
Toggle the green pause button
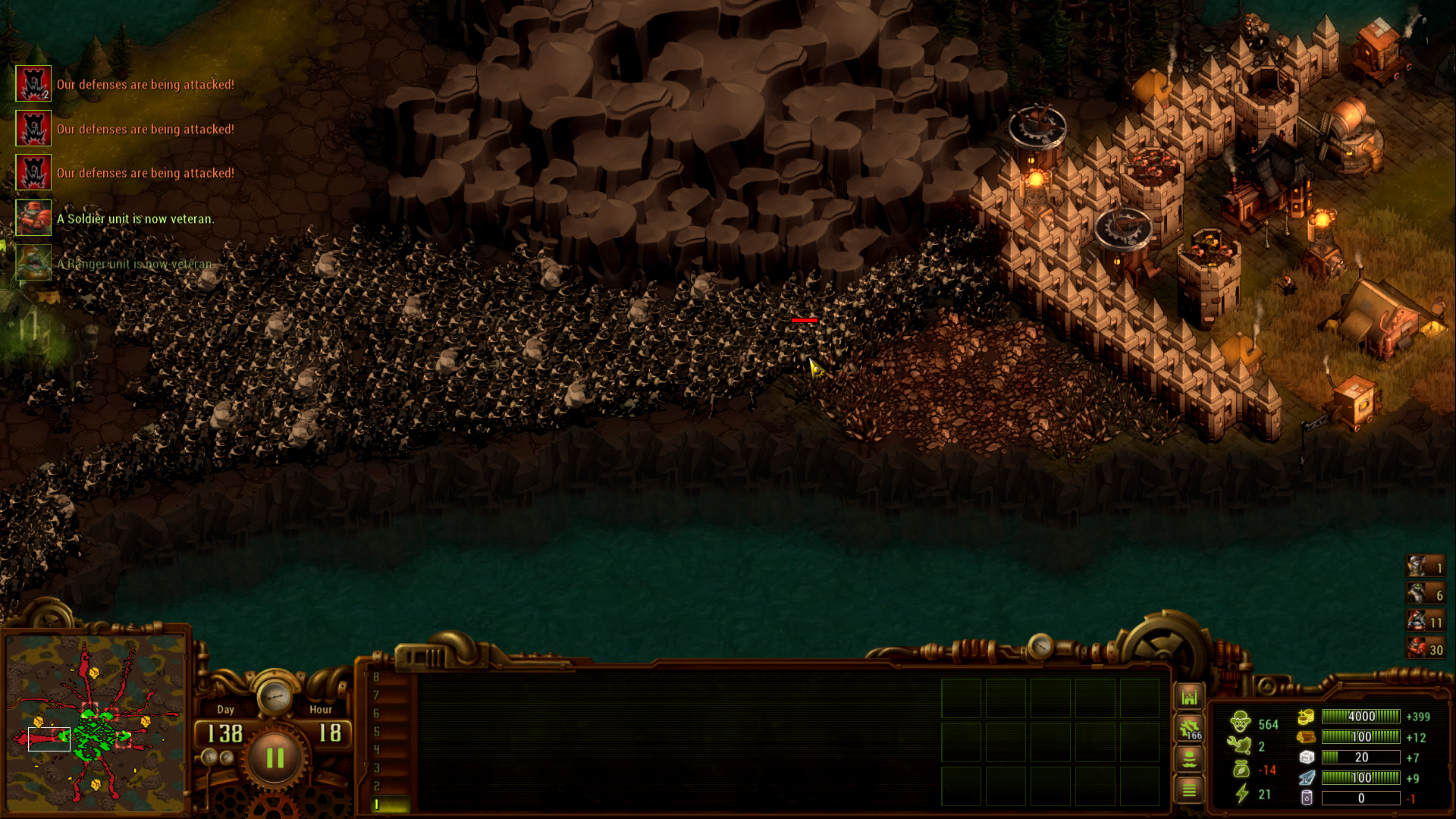point(275,758)
